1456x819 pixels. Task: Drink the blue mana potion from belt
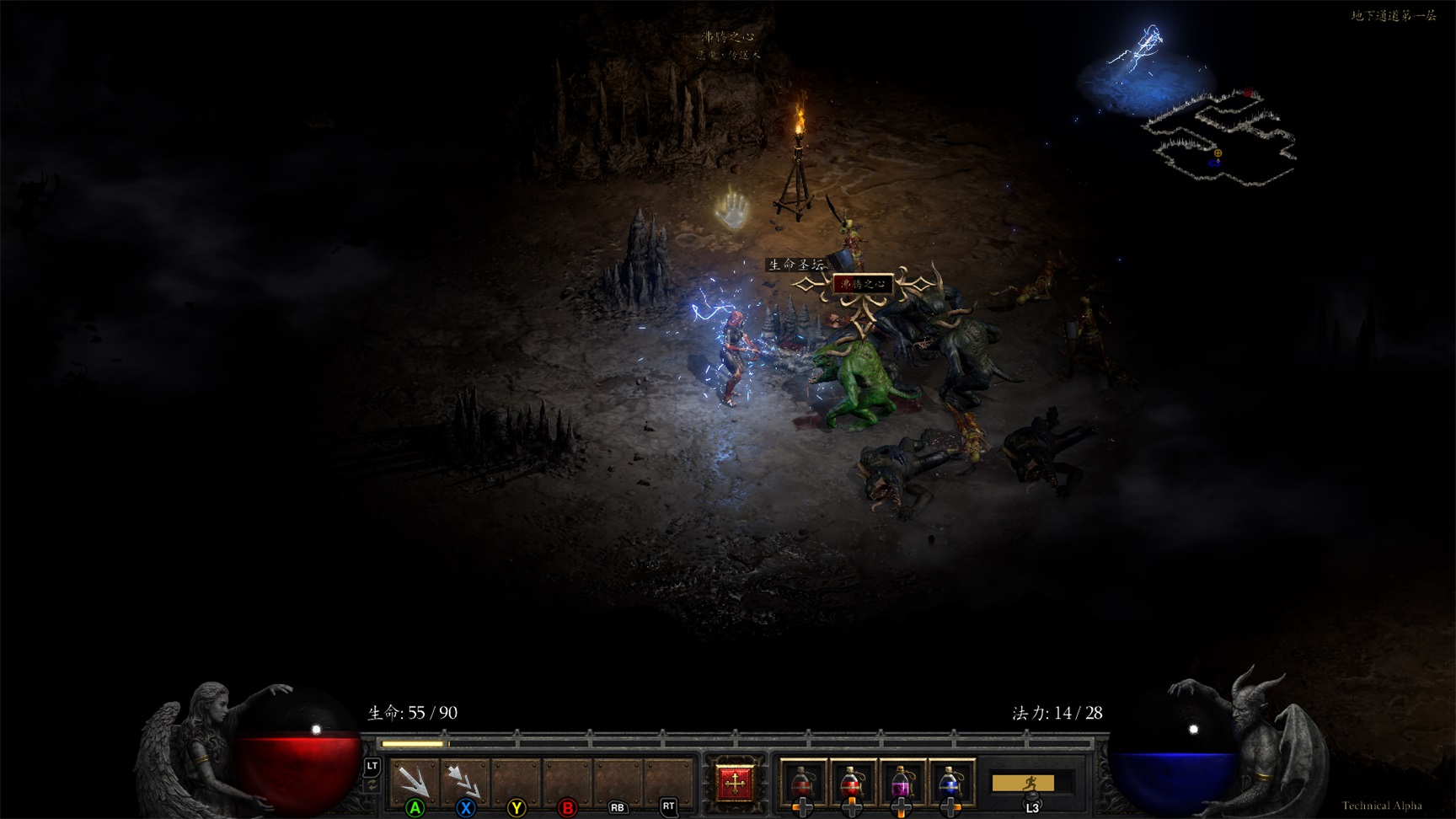(x=950, y=783)
